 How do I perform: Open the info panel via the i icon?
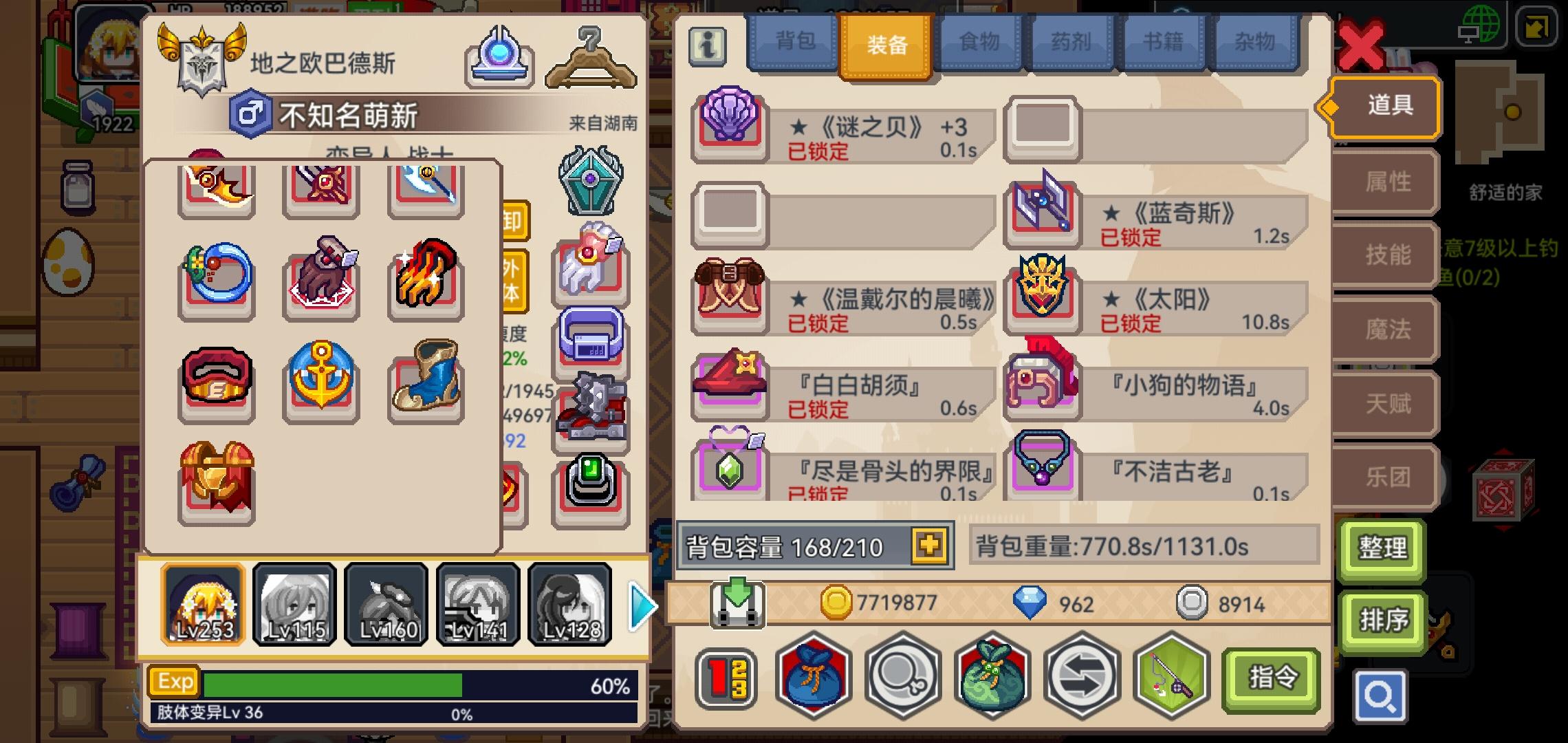click(x=707, y=47)
